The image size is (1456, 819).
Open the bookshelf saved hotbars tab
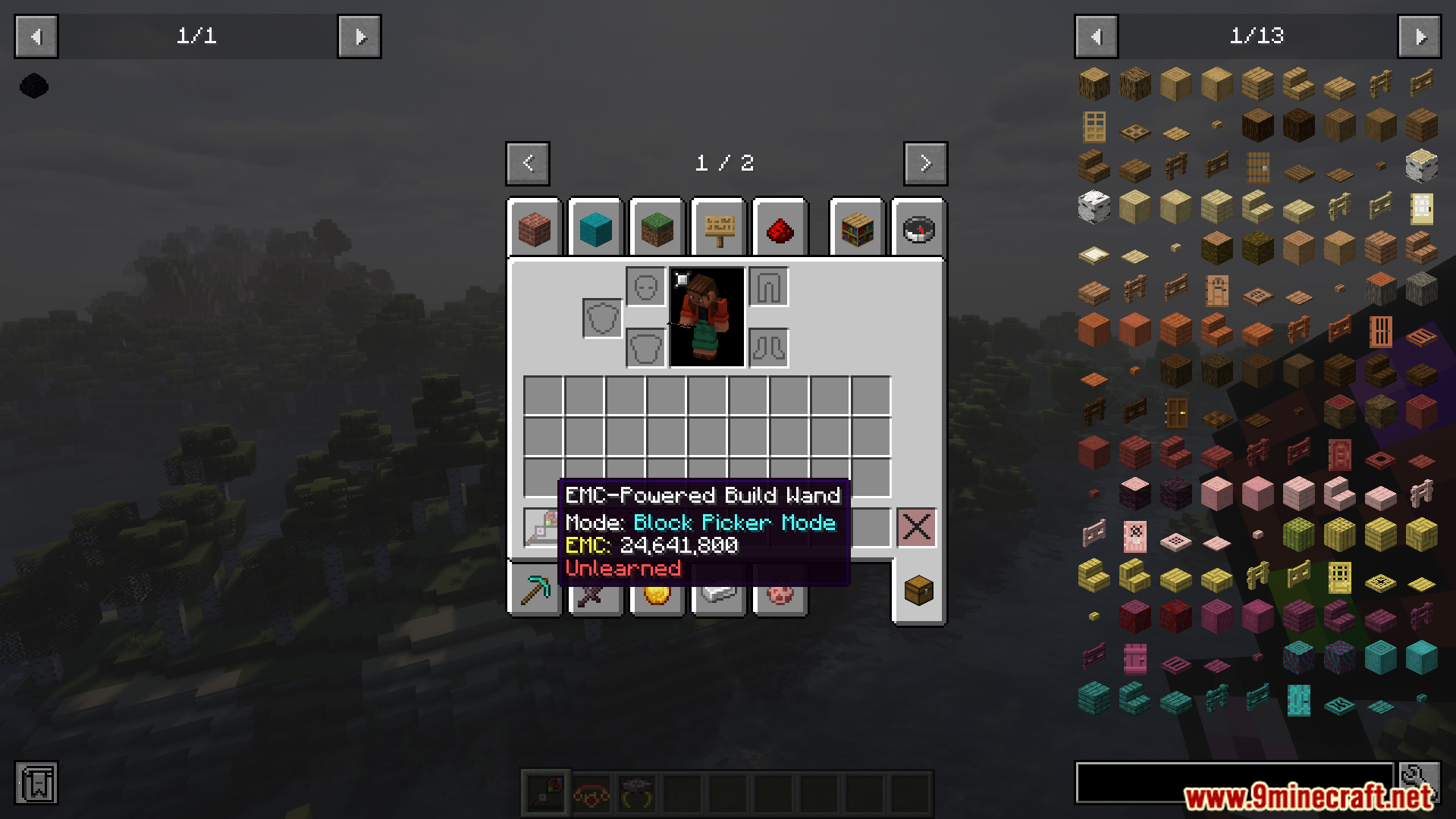857,229
